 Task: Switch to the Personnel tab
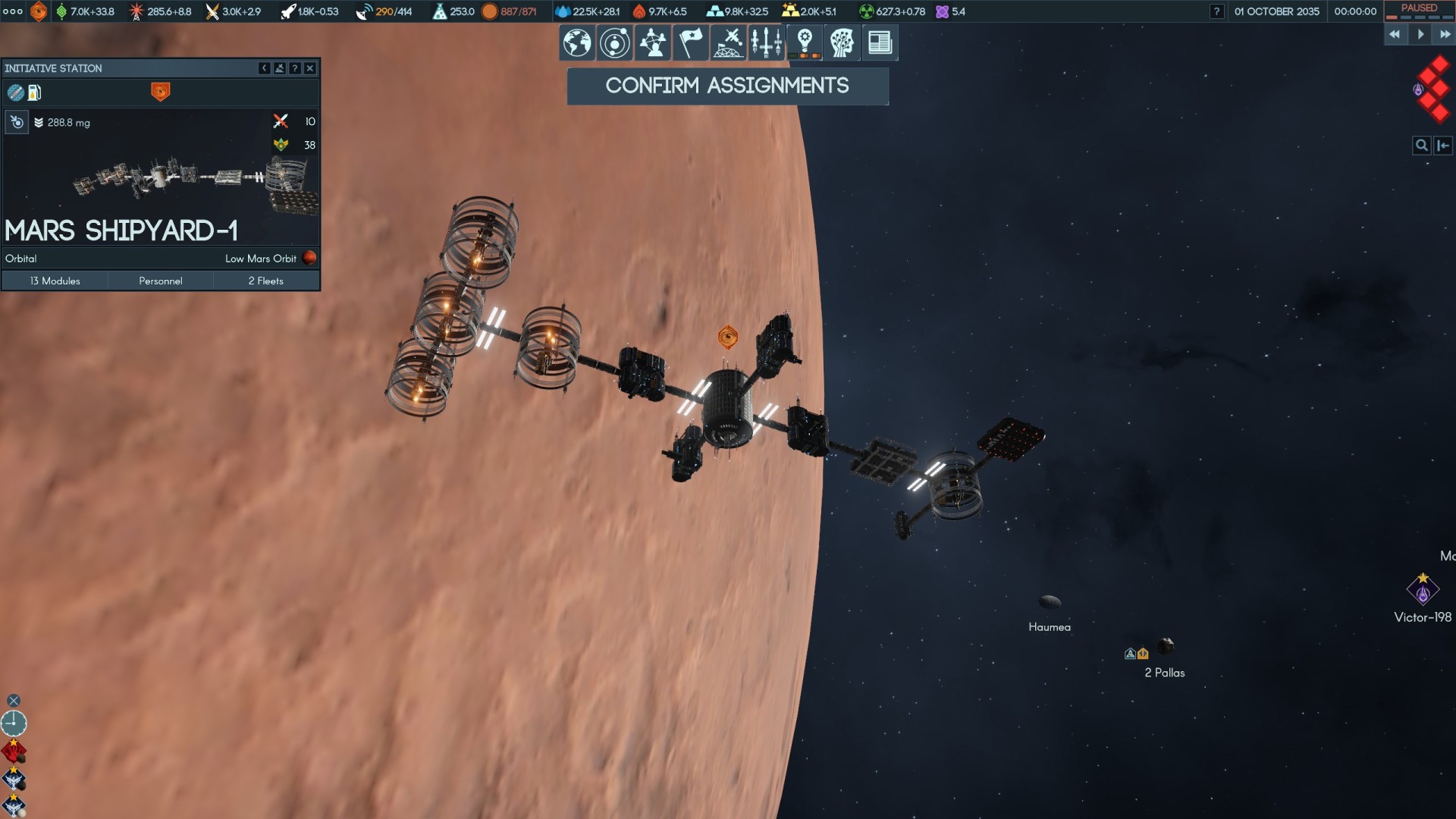pos(160,281)
